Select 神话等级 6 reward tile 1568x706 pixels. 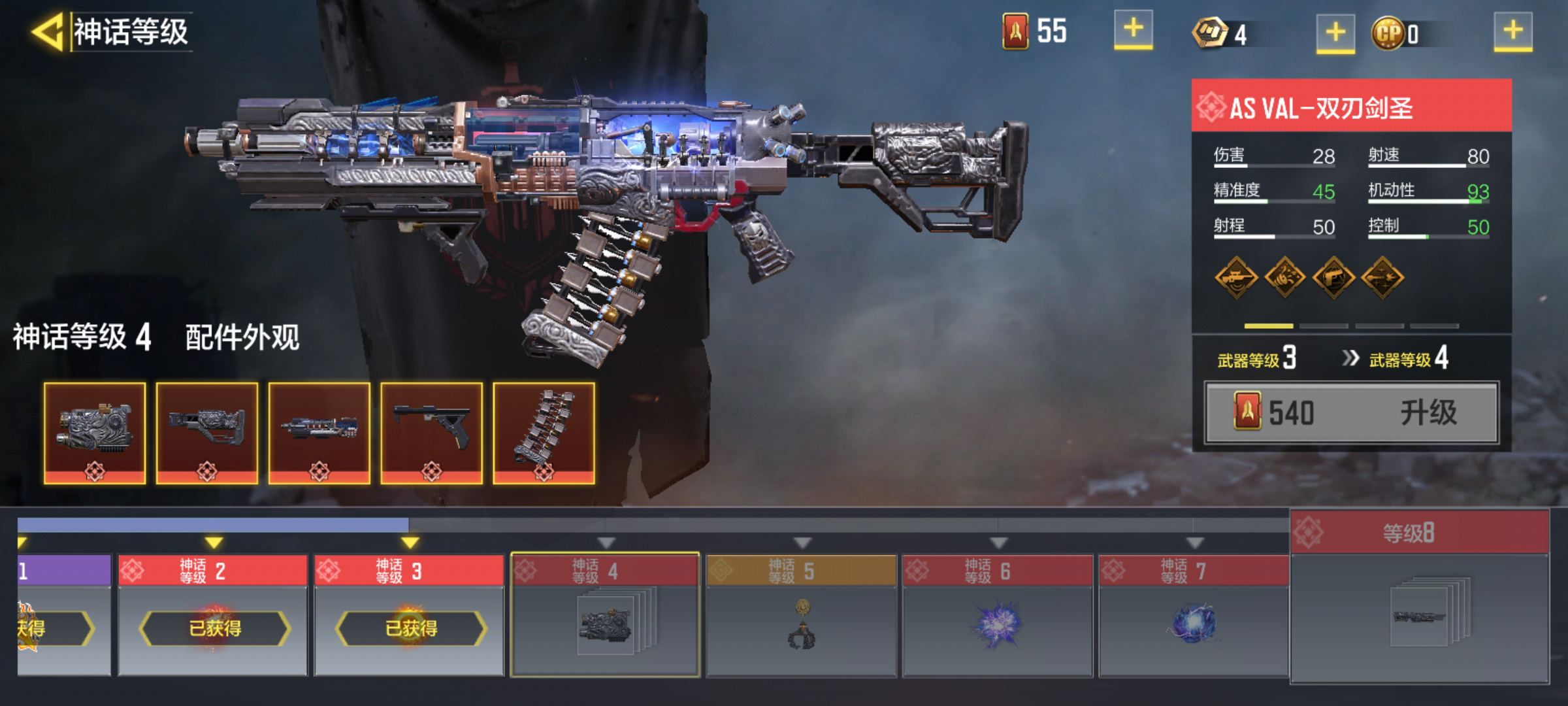(998, 616)
